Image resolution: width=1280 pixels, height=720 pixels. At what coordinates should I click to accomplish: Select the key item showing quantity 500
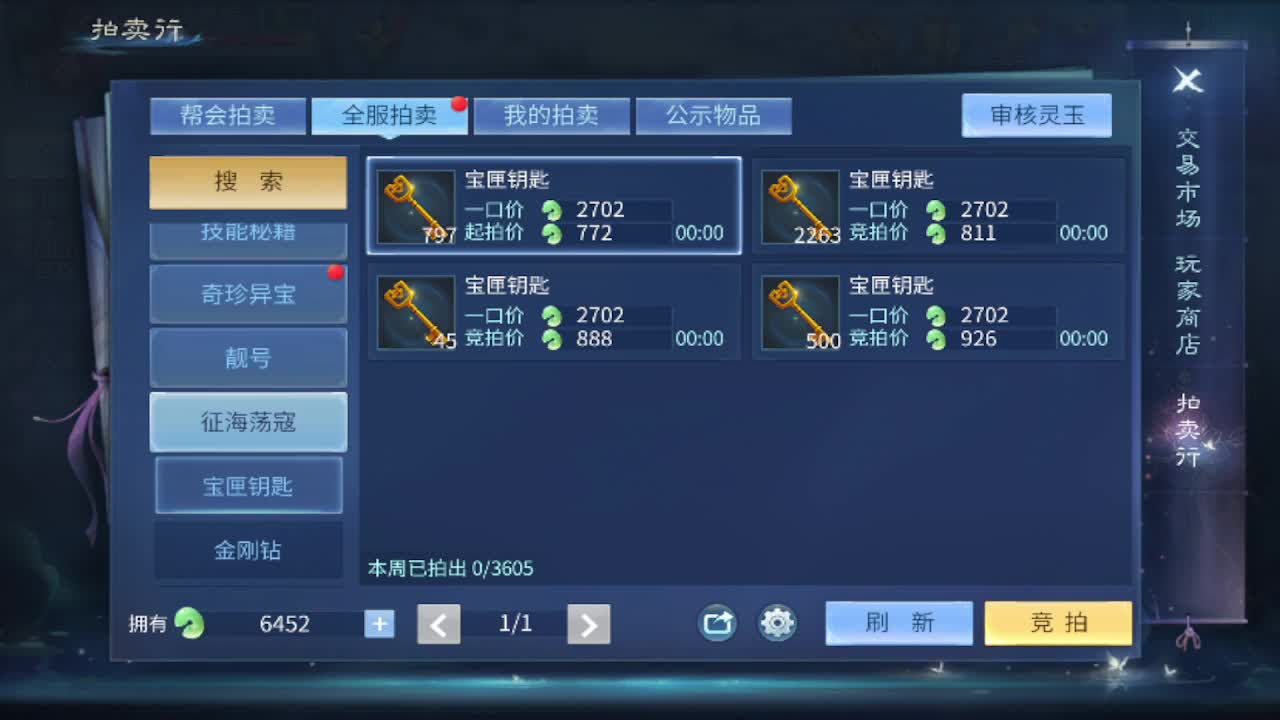pos(801,312)
